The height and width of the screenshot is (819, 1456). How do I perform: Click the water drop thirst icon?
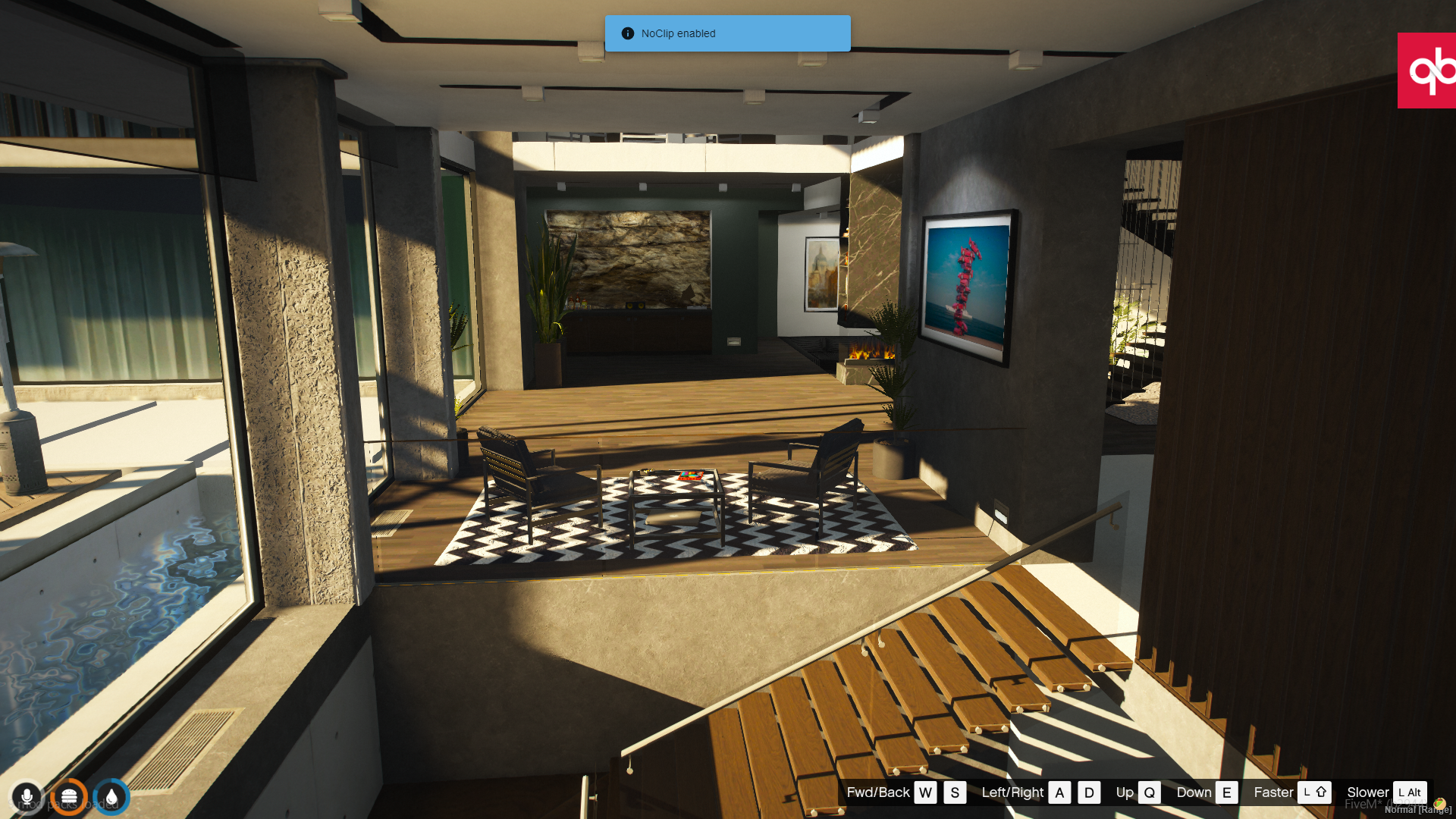(x=111, y=797)
